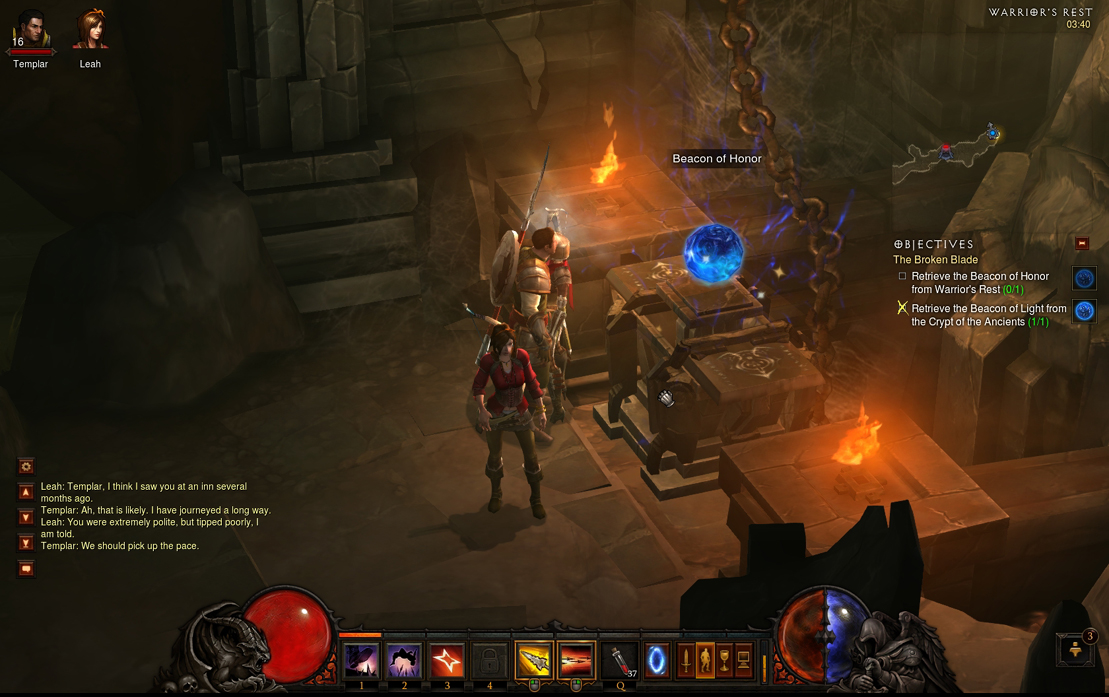Activate the skill in slot 1

pos(361,661)
